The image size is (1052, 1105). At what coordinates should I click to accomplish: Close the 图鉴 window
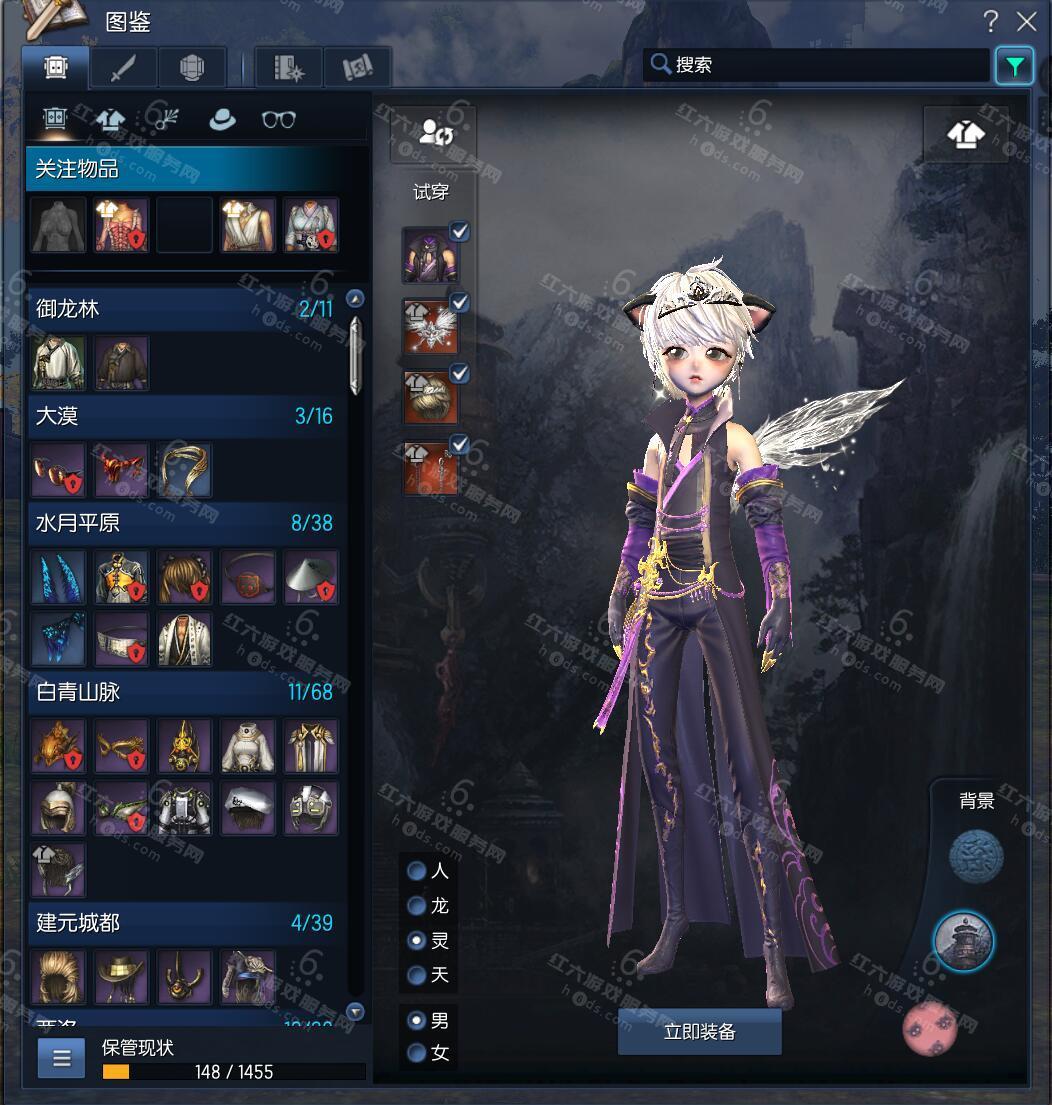1027,21
